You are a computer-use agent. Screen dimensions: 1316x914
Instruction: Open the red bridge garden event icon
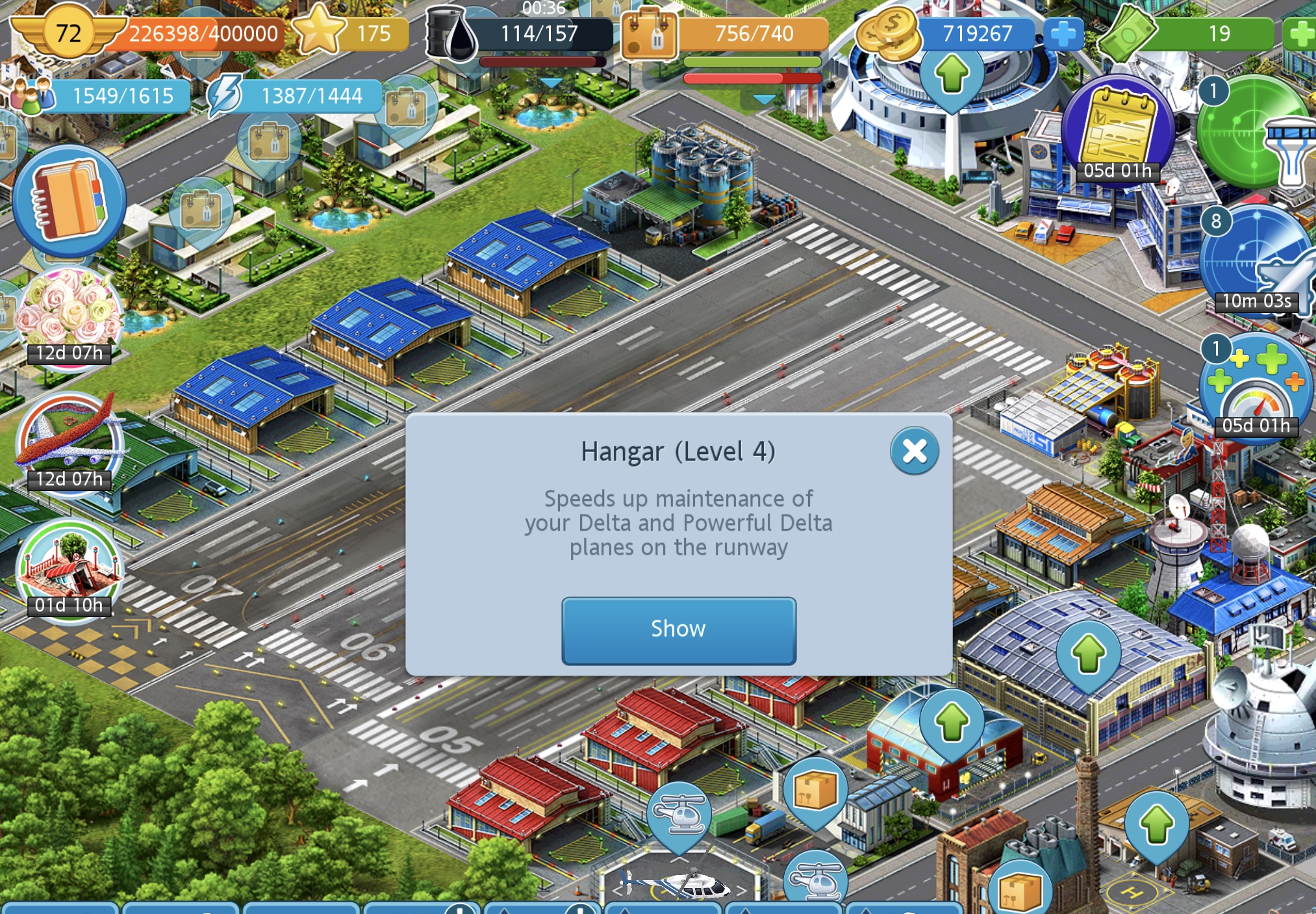[69, 567]
